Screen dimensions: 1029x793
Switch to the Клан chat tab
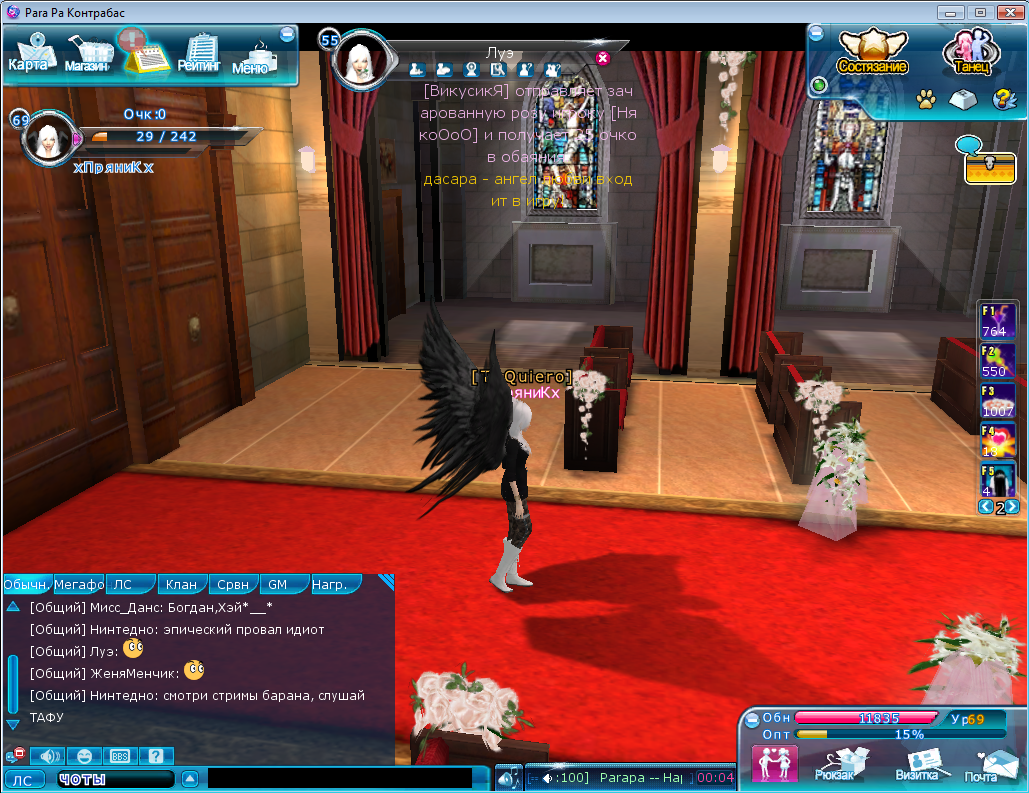coord(182,584)
